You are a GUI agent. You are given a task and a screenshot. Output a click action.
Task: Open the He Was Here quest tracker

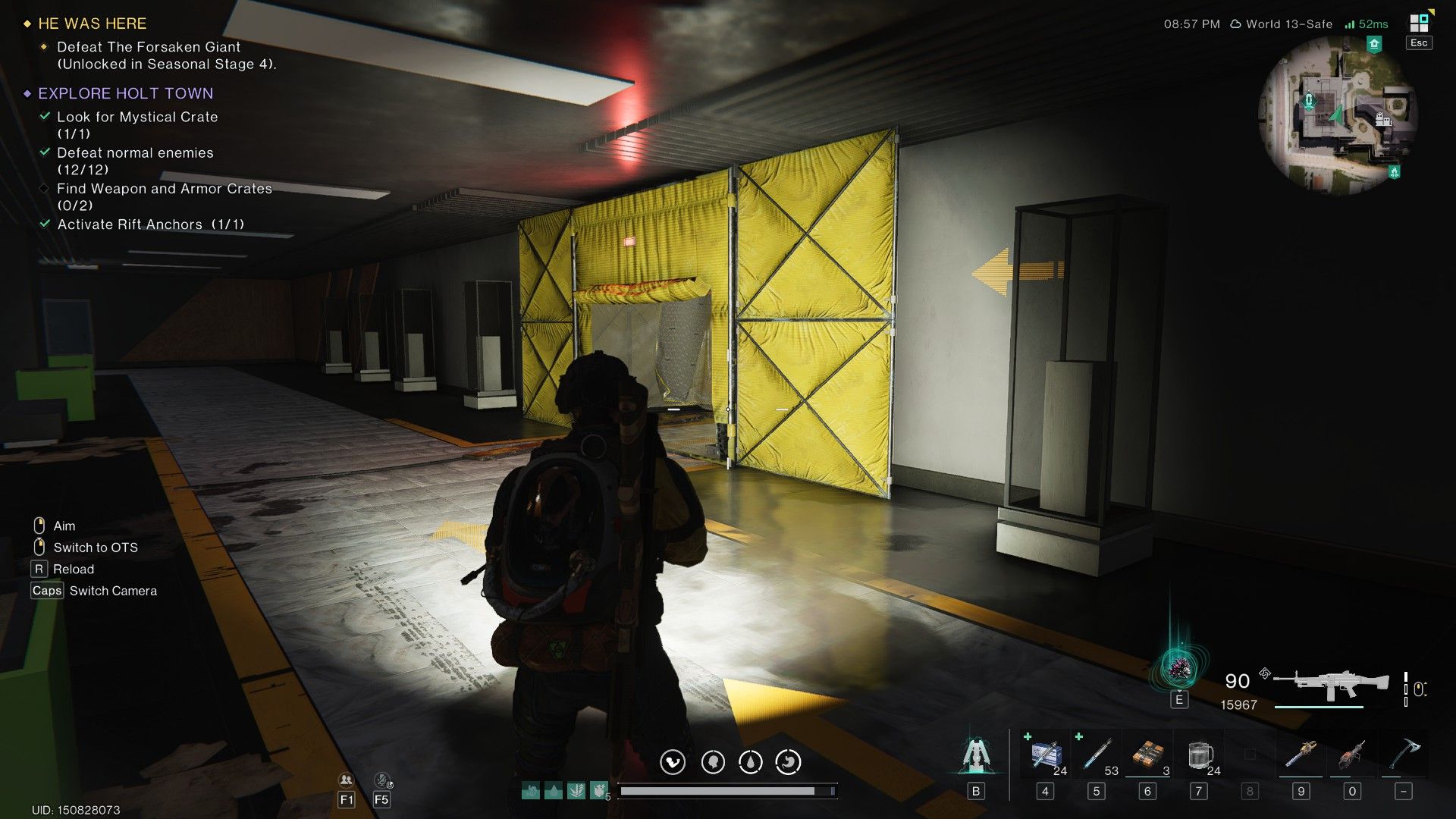point(92,24)
